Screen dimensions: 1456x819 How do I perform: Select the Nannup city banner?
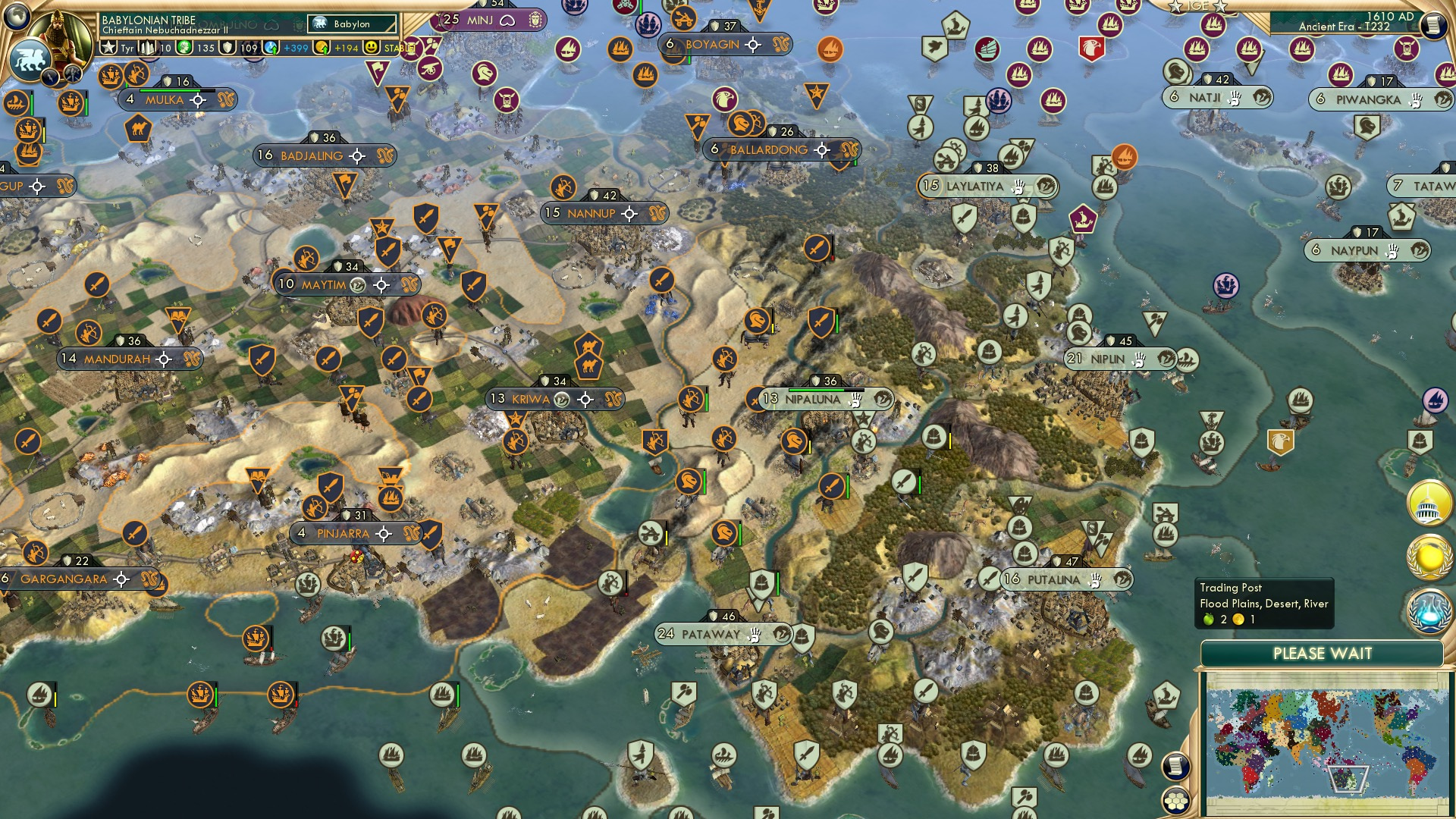pyautogui.click(x=591, y=214)
